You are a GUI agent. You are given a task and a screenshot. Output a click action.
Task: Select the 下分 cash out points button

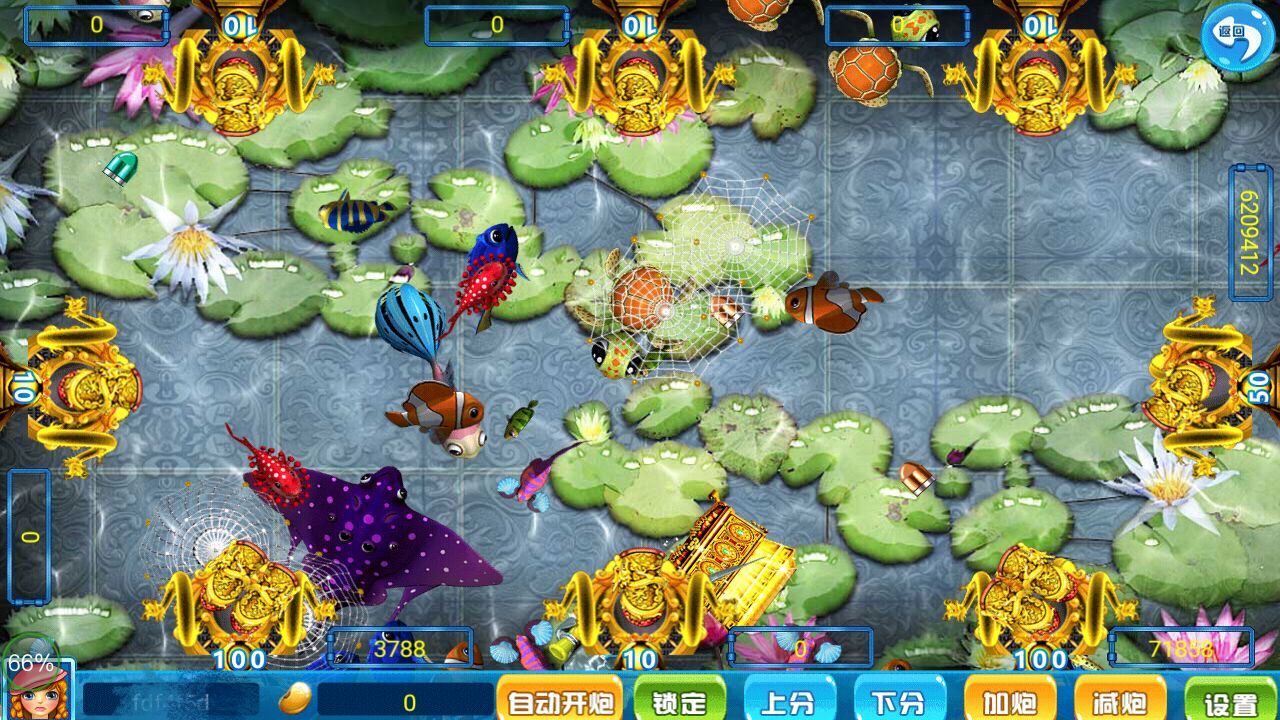[899, 701]
